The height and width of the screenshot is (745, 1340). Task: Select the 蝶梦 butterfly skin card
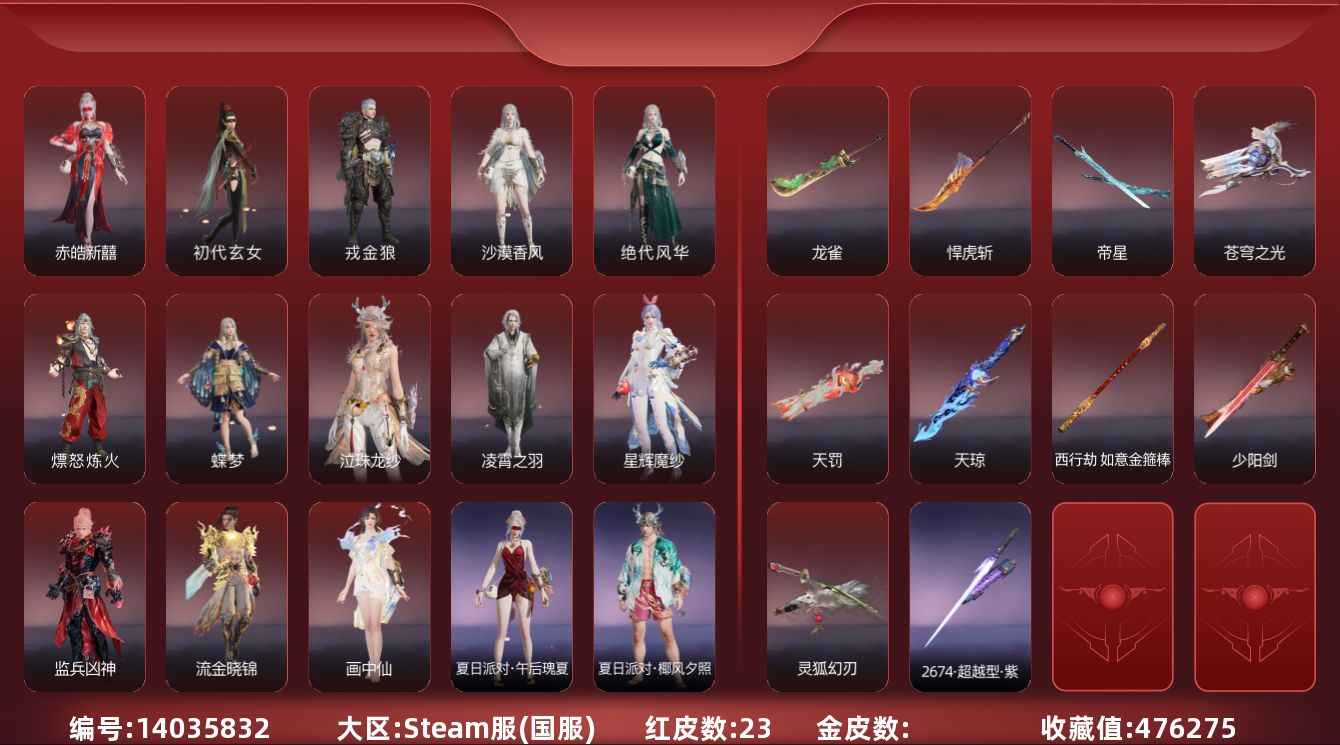227,388
